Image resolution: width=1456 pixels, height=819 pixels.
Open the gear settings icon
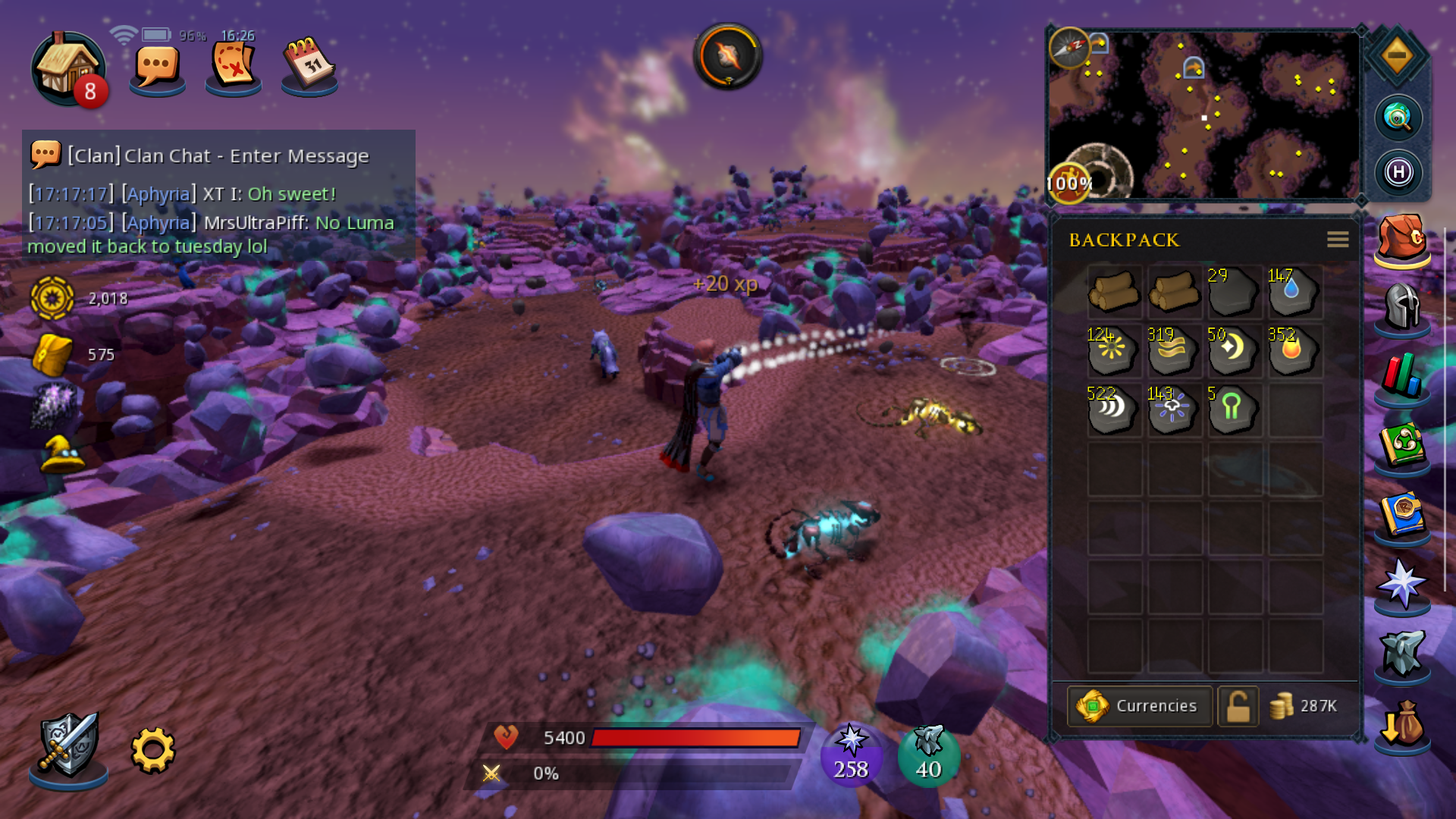[x=153, y=750]
